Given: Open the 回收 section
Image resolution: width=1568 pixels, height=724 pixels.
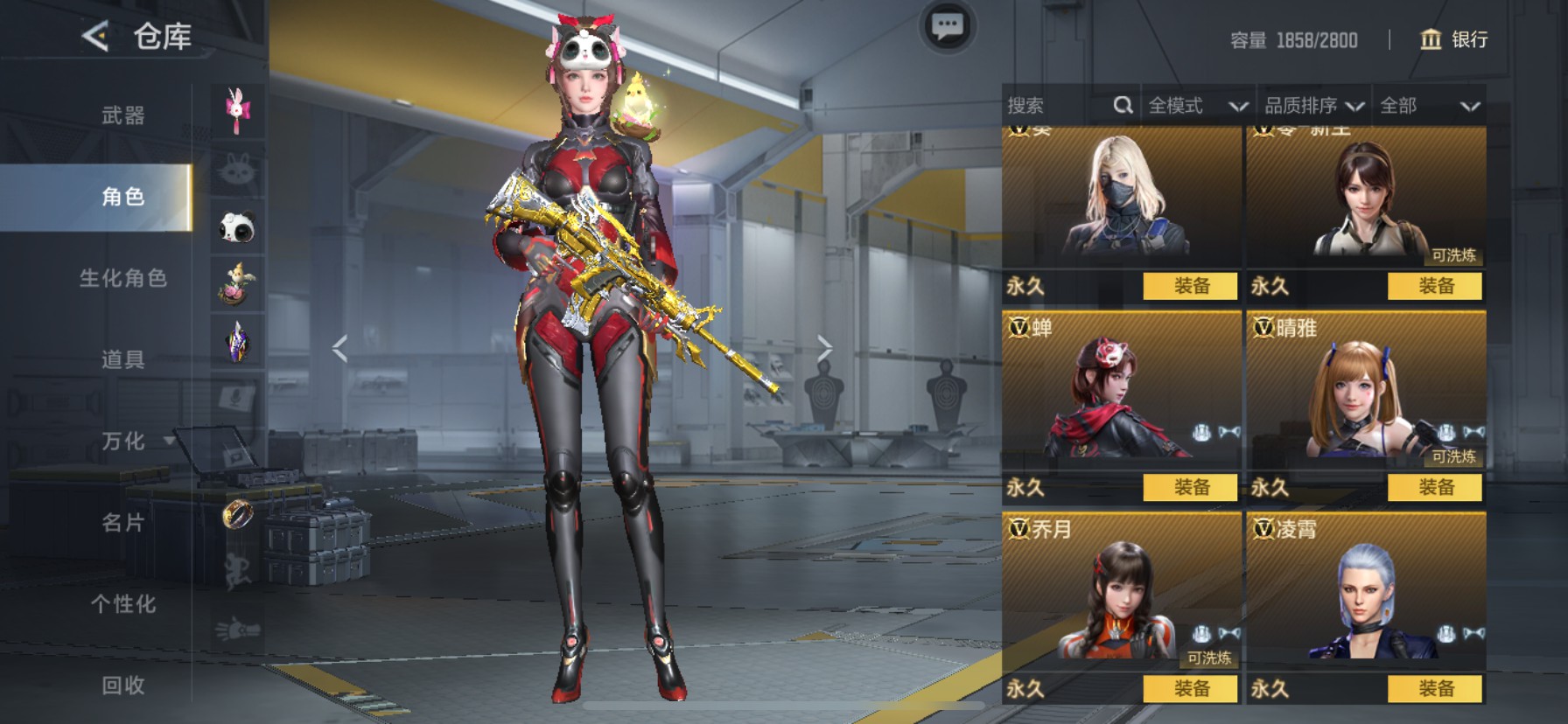Looking at the screenshot, I should (x=122, y=686).
